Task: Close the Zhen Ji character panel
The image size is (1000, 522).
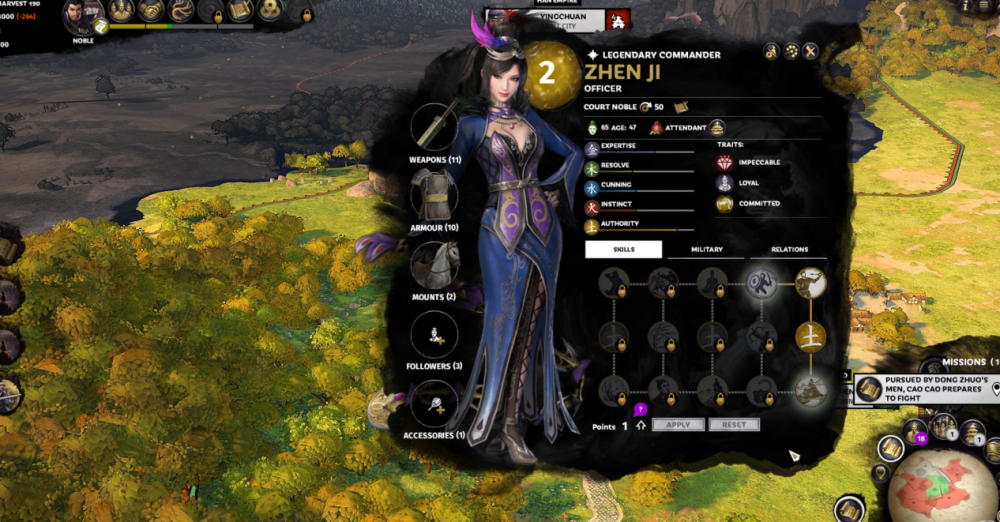Action: coord(811,51)
